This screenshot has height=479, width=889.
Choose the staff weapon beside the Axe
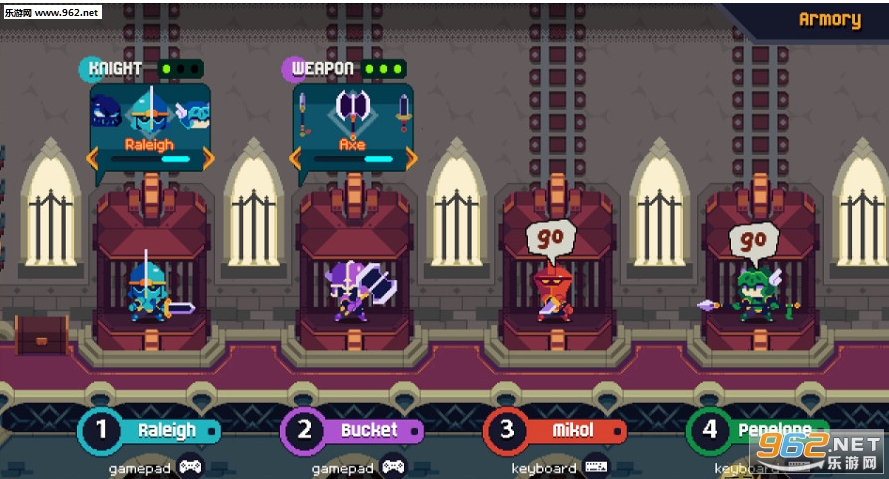point(302,114)
